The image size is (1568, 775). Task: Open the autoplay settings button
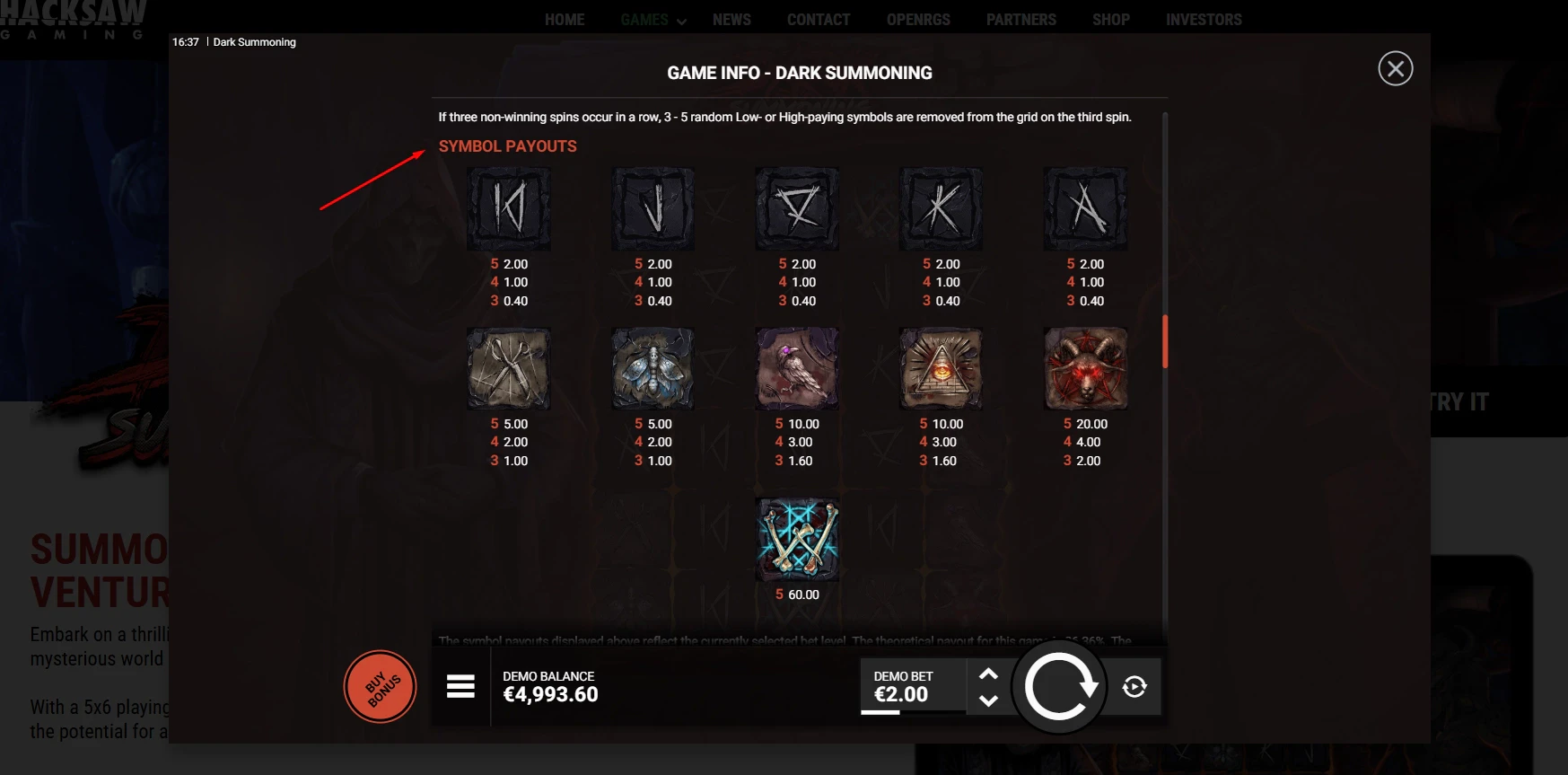(x=1134, y=687)
